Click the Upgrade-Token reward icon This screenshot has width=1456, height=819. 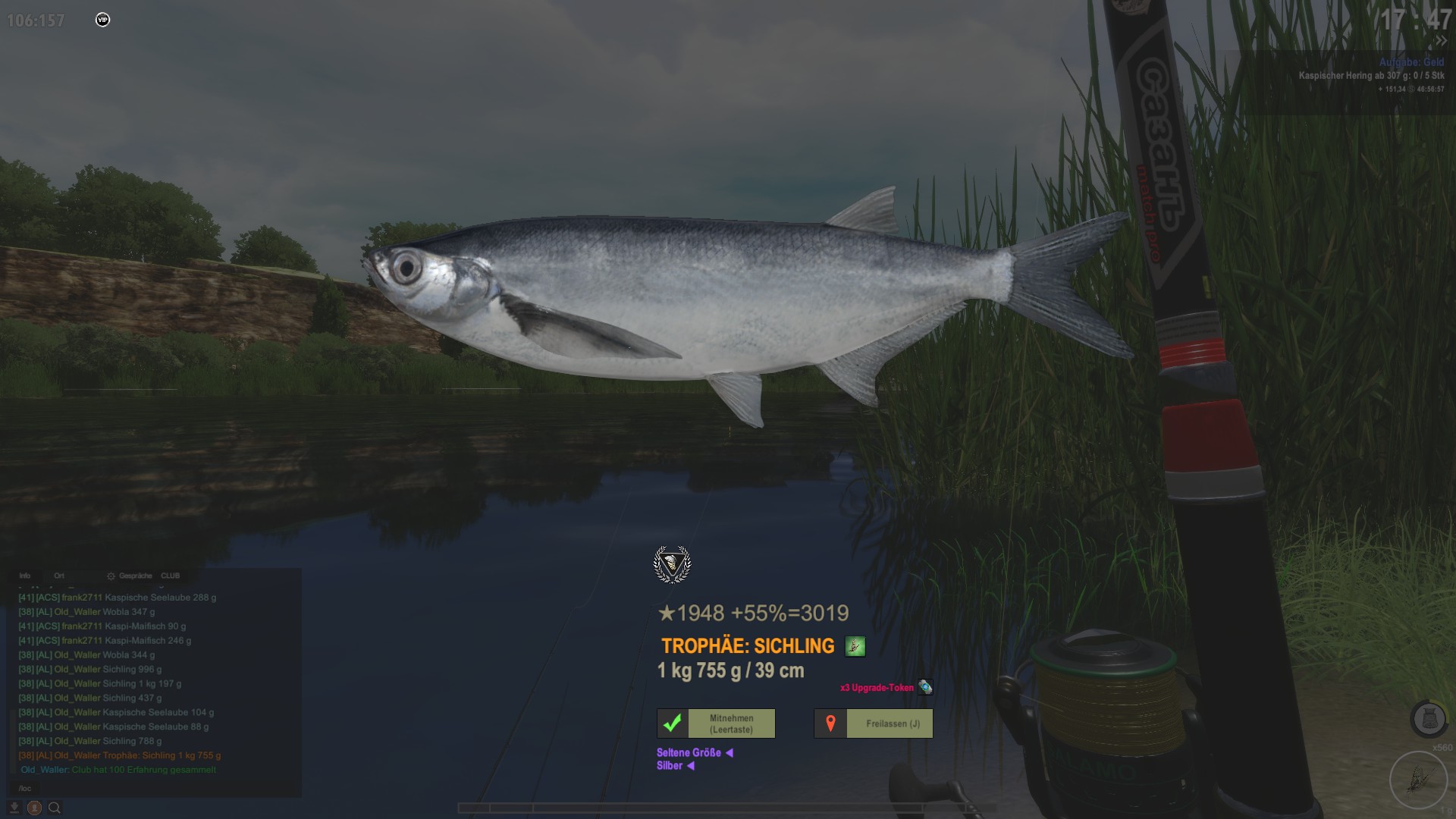point(925,687)
